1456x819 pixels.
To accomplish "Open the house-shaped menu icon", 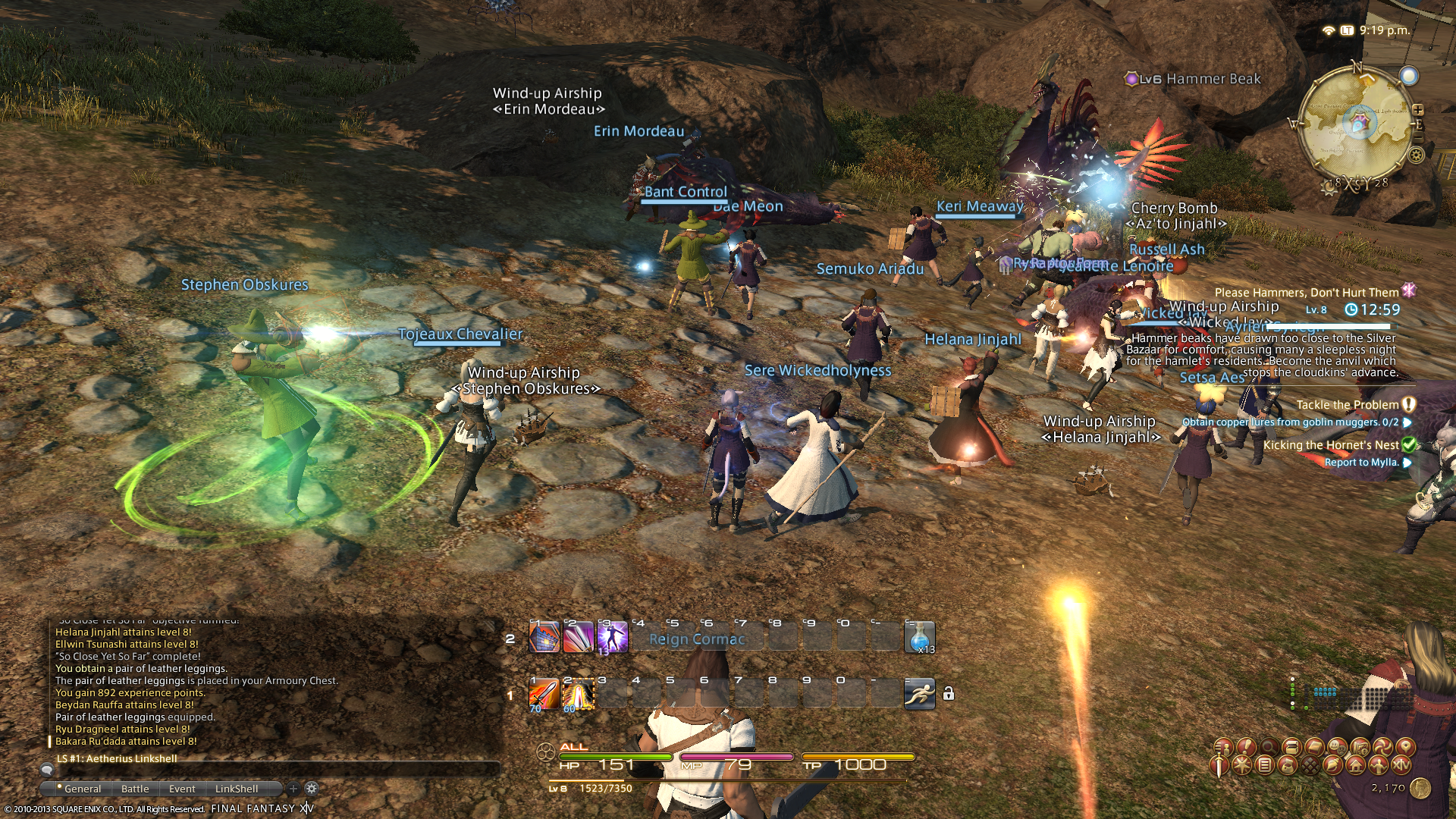I will coord(1356,765).
